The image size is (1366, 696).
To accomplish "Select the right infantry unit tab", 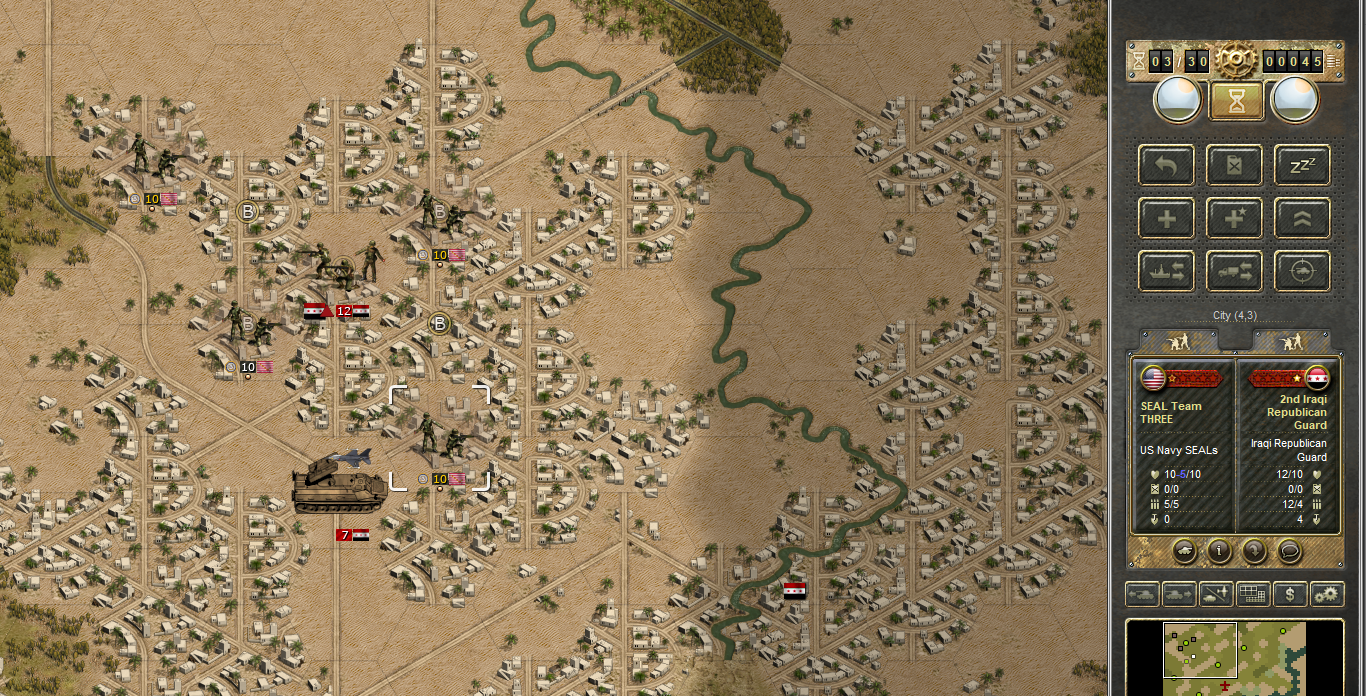I will [x=1292, y=341].
